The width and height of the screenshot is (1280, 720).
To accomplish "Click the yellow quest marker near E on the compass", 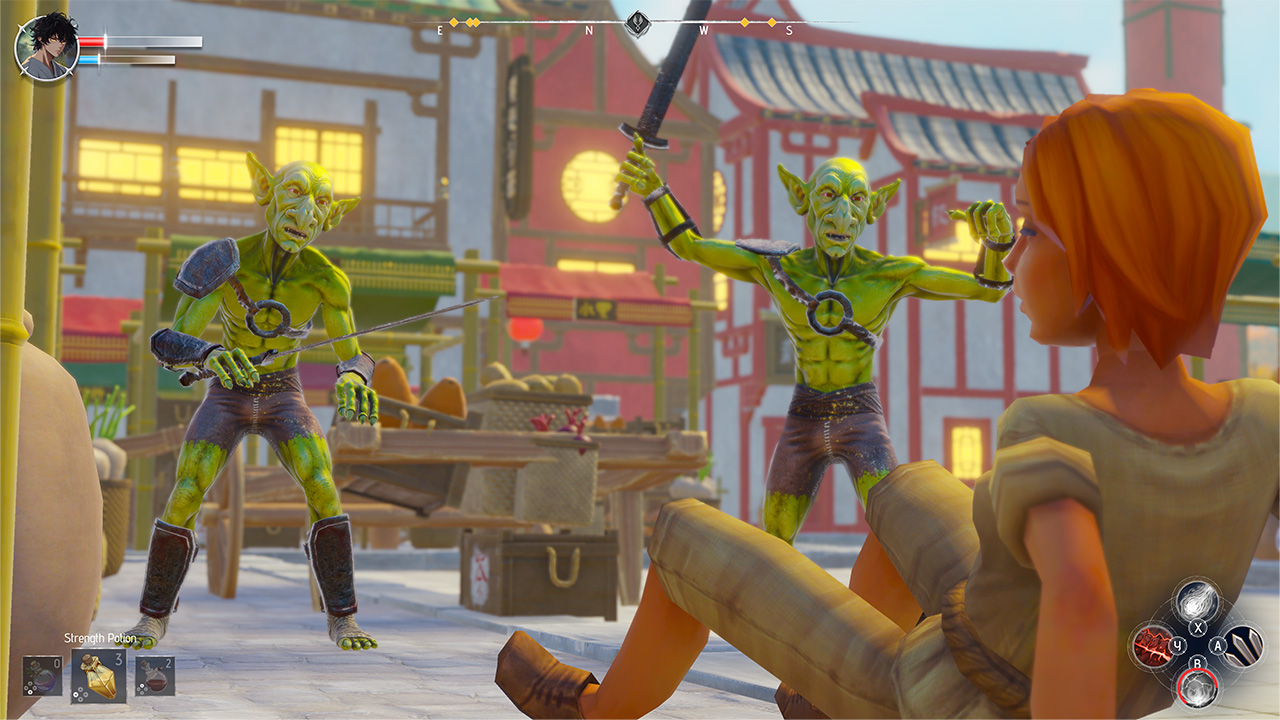I will pyautogui.click(x=452, y=22).
